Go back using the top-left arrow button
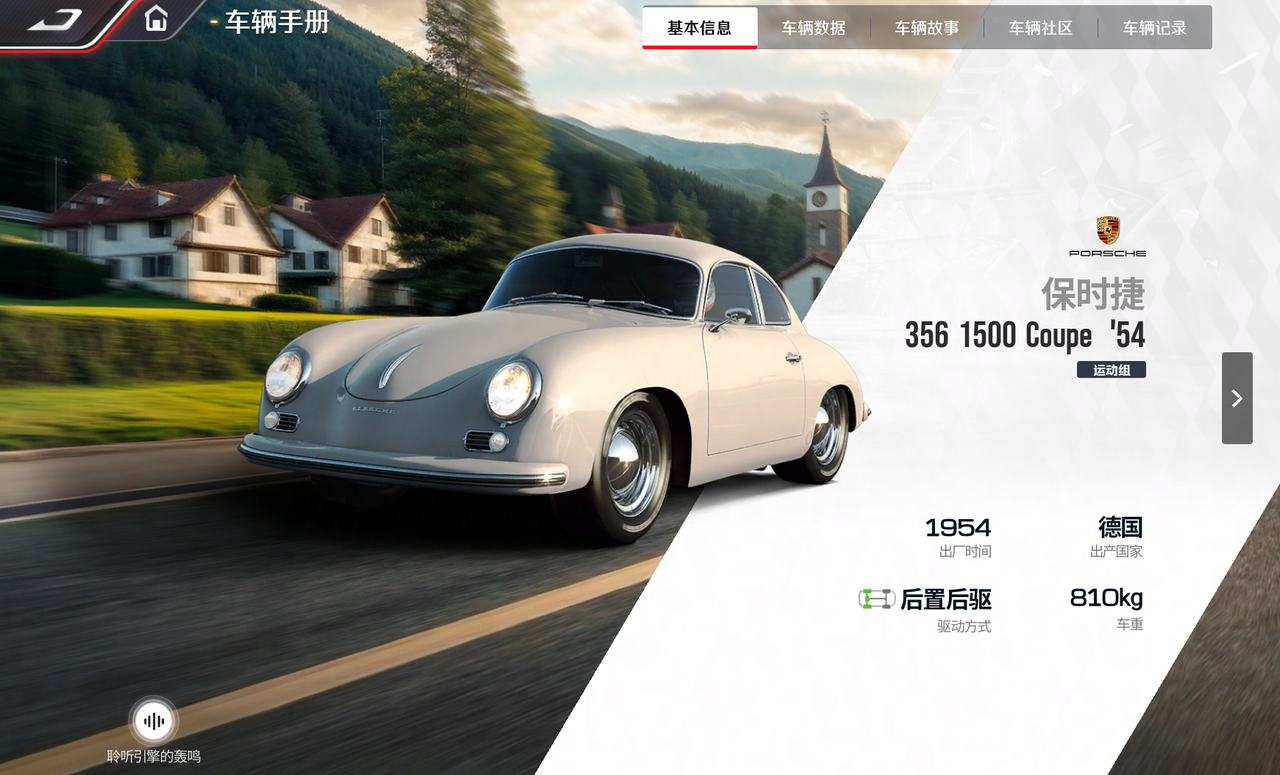Image resolution: width=1280 pixels, height=775 pixels. click(55, 19)
